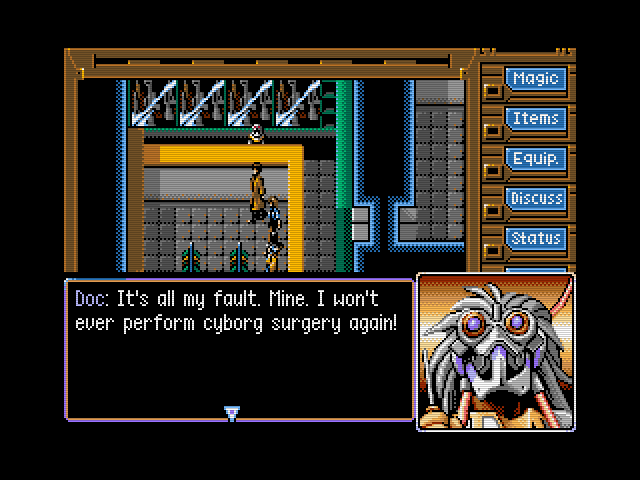The image size is (640, 480).
Task: Open the Items menu
Action: [535, 119]
